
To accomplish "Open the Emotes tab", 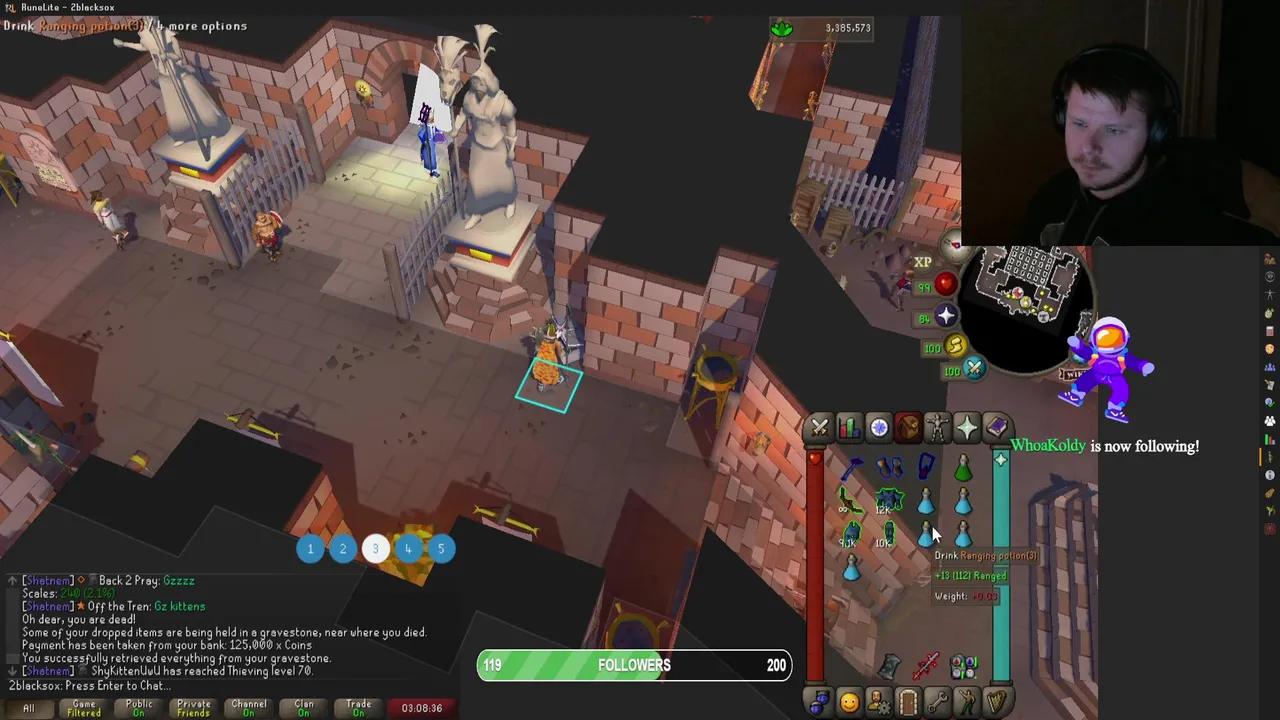I will pos(966,703).
